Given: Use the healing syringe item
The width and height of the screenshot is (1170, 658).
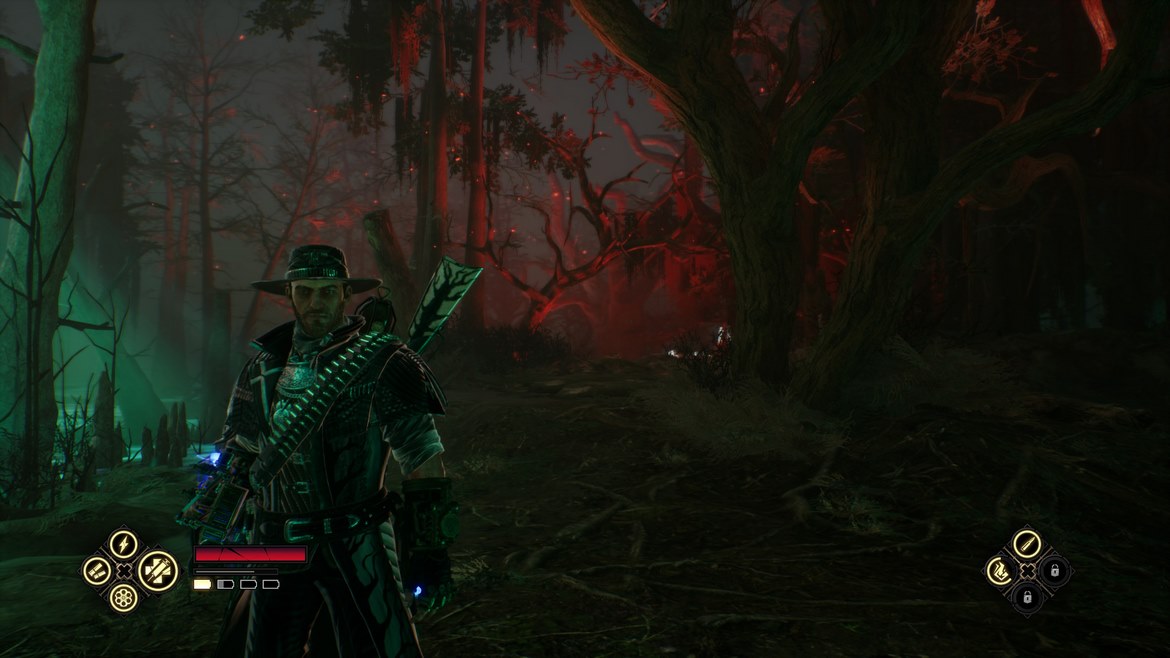Looking at the screenshot, I should [157, 570].
